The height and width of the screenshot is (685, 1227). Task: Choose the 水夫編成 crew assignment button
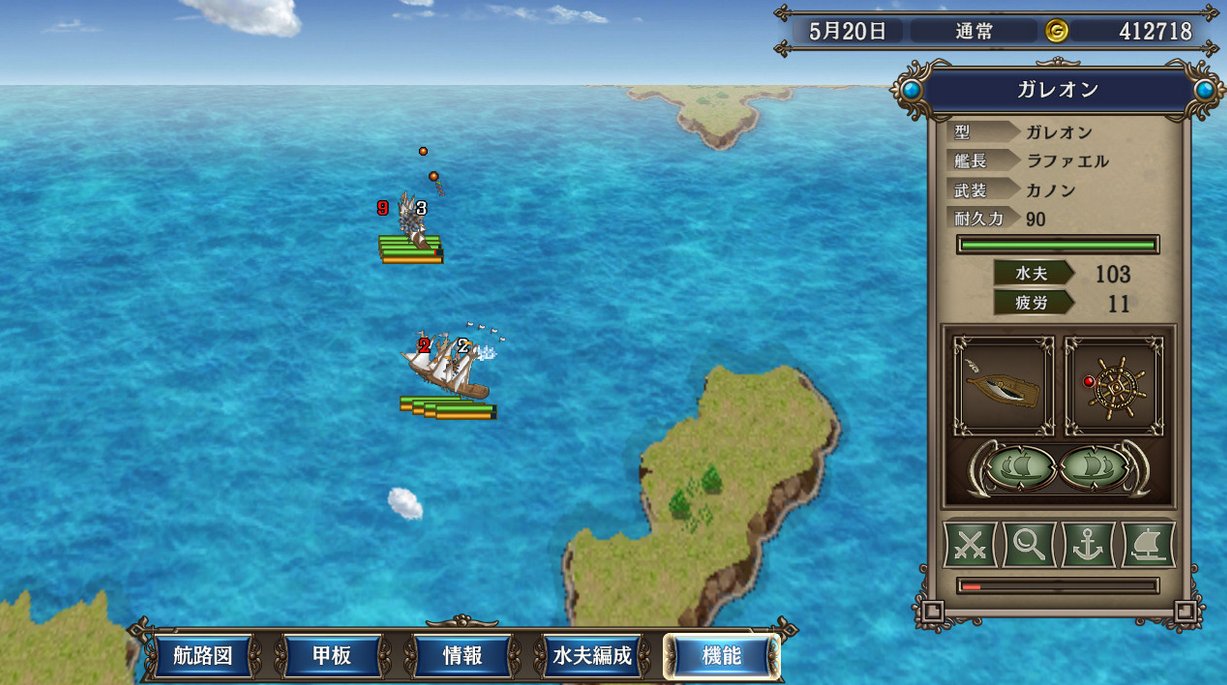click(592, 656)
